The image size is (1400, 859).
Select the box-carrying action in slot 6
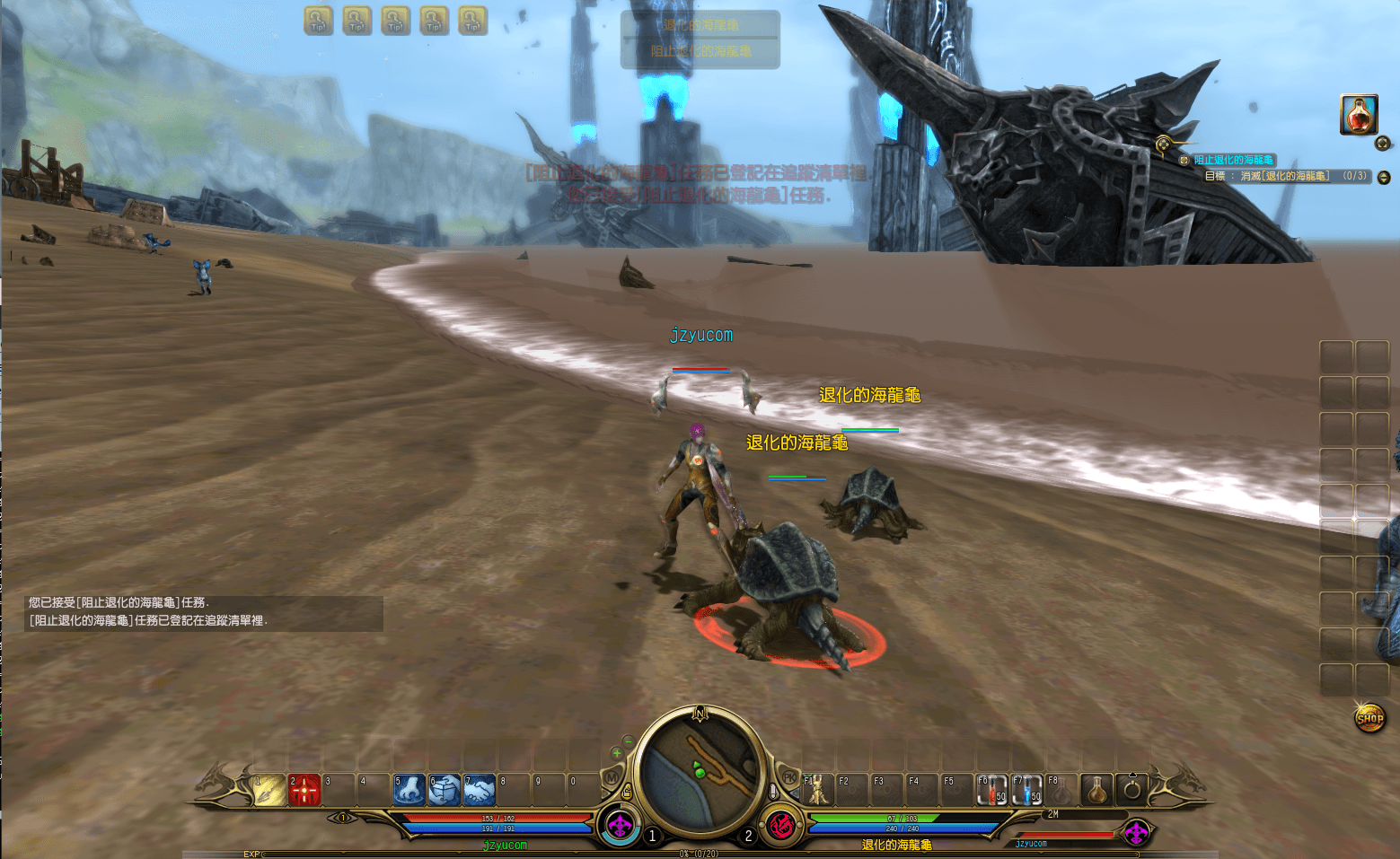445,790
